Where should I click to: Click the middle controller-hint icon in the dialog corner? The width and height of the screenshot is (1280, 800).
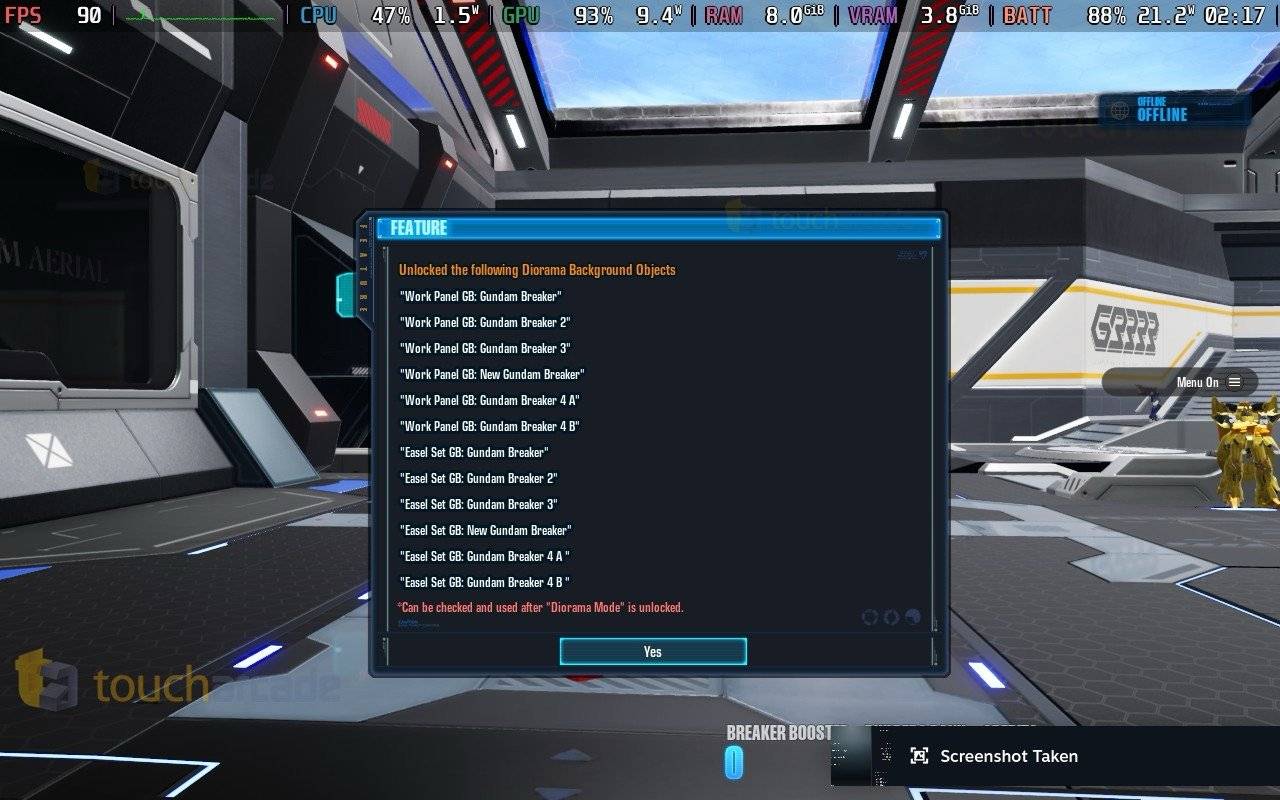pos(889,617)
